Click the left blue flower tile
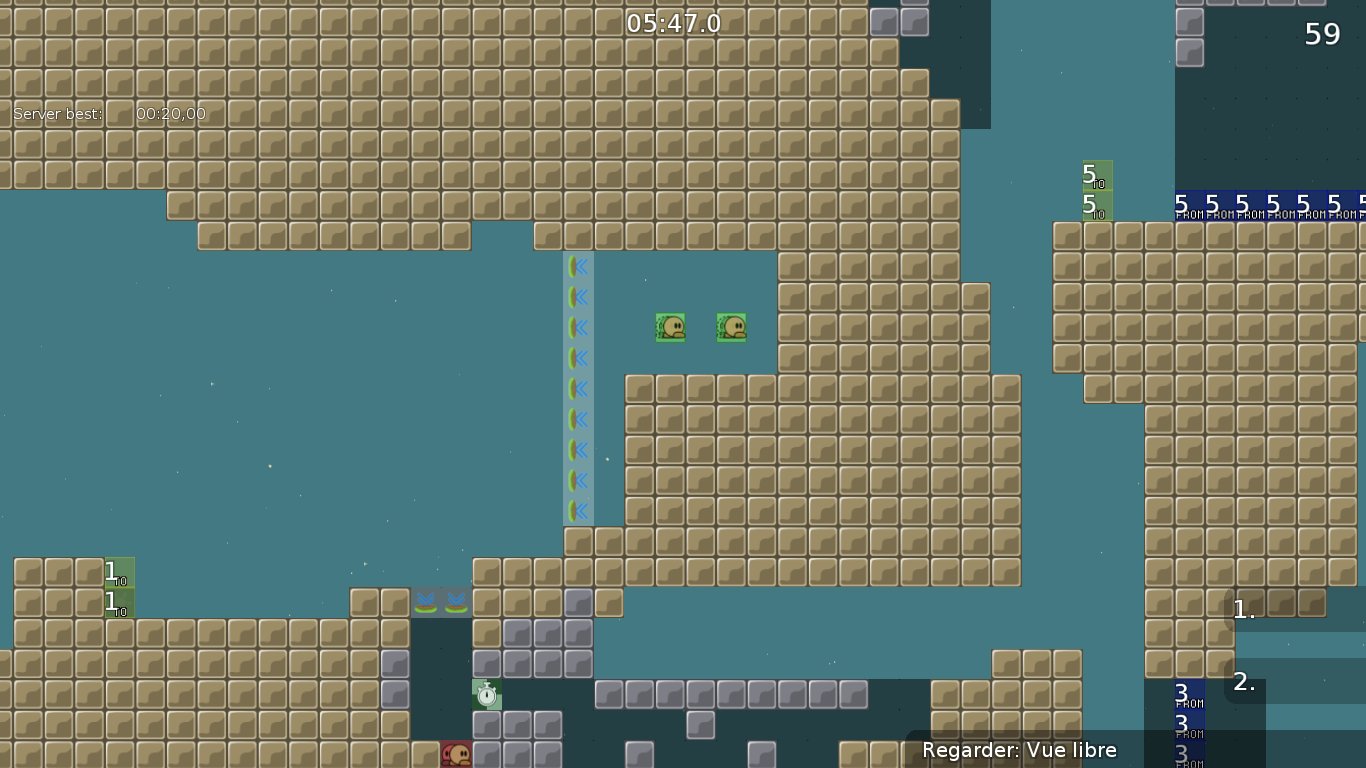This screenshot has height=768, width=1366. point(427,602)
